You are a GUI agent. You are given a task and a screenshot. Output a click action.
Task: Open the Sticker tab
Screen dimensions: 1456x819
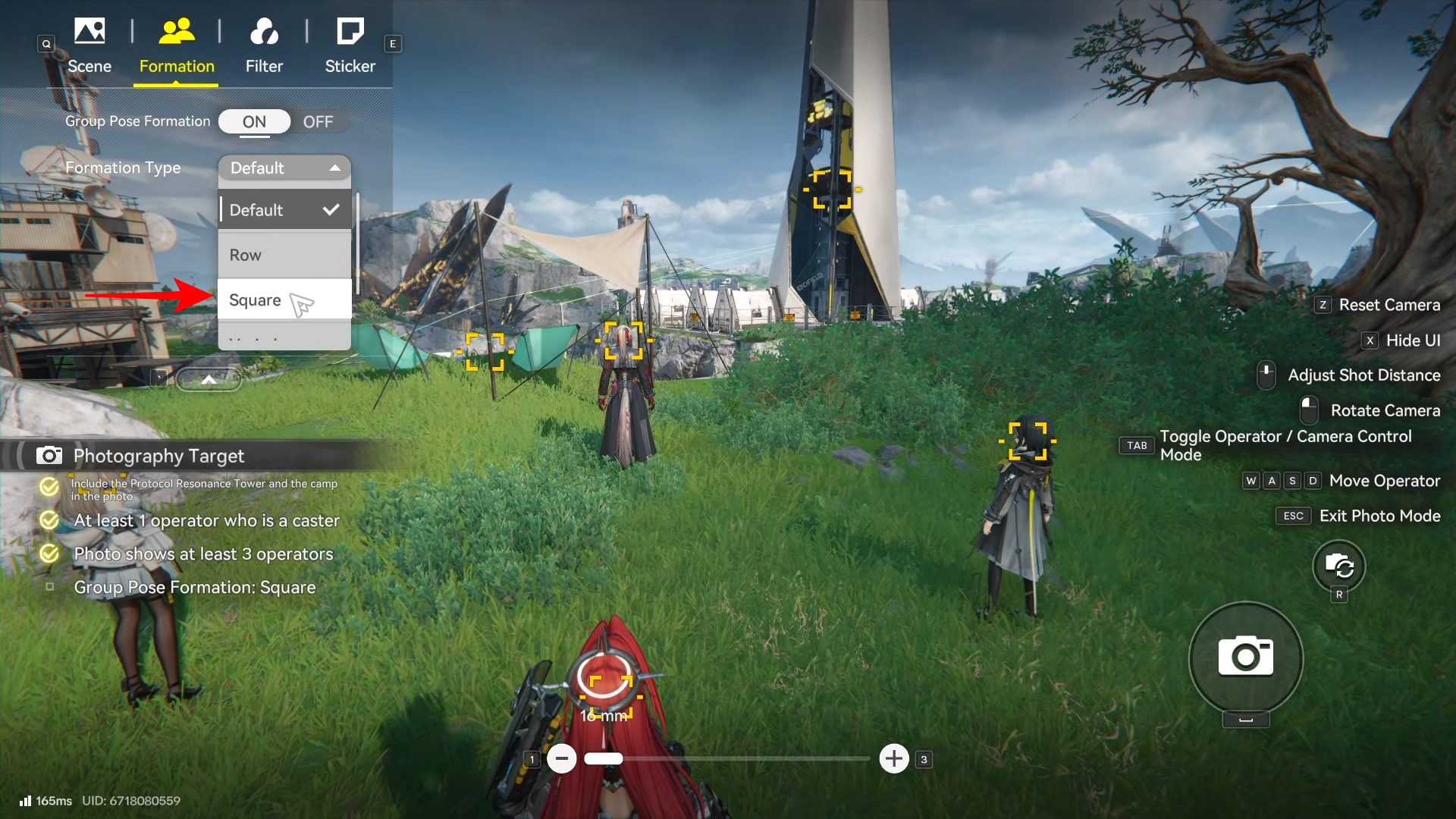point(350,47)
